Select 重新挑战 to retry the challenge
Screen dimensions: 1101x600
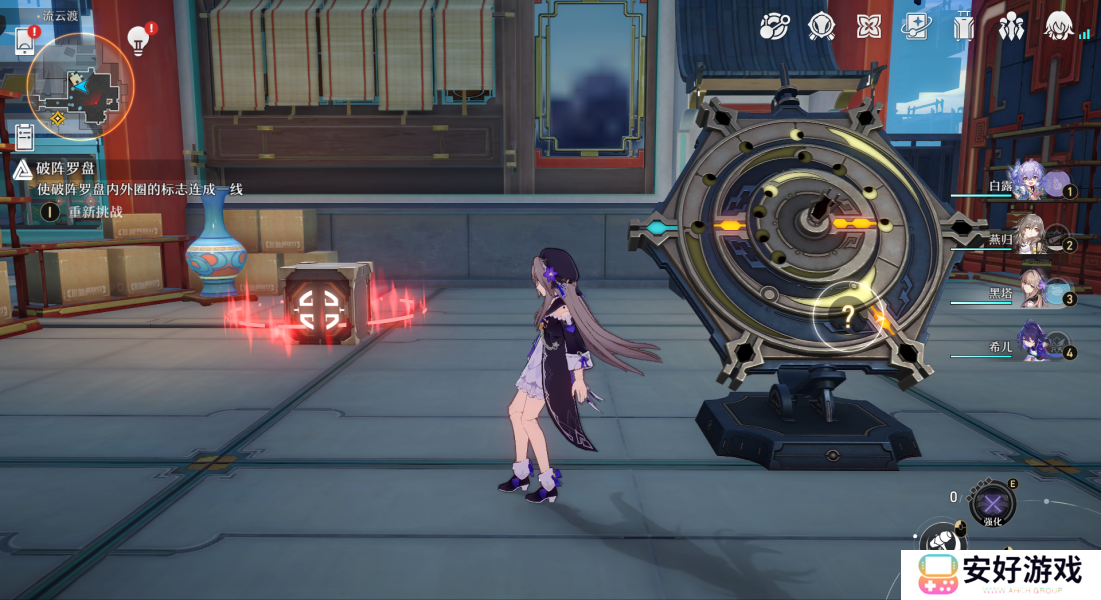point(95,212)
